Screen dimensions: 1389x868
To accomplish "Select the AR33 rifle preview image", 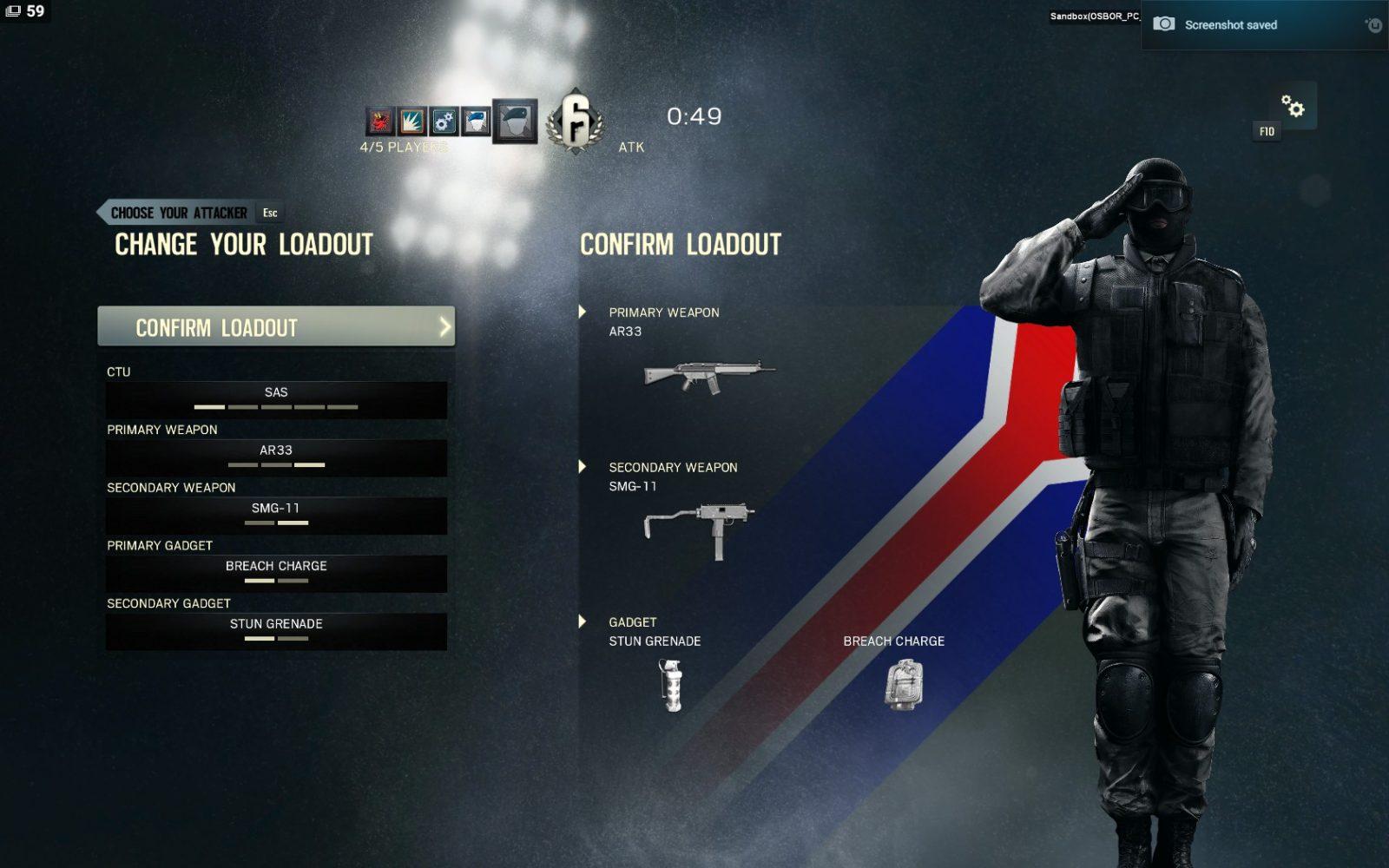I will click(x=709, y=376).
